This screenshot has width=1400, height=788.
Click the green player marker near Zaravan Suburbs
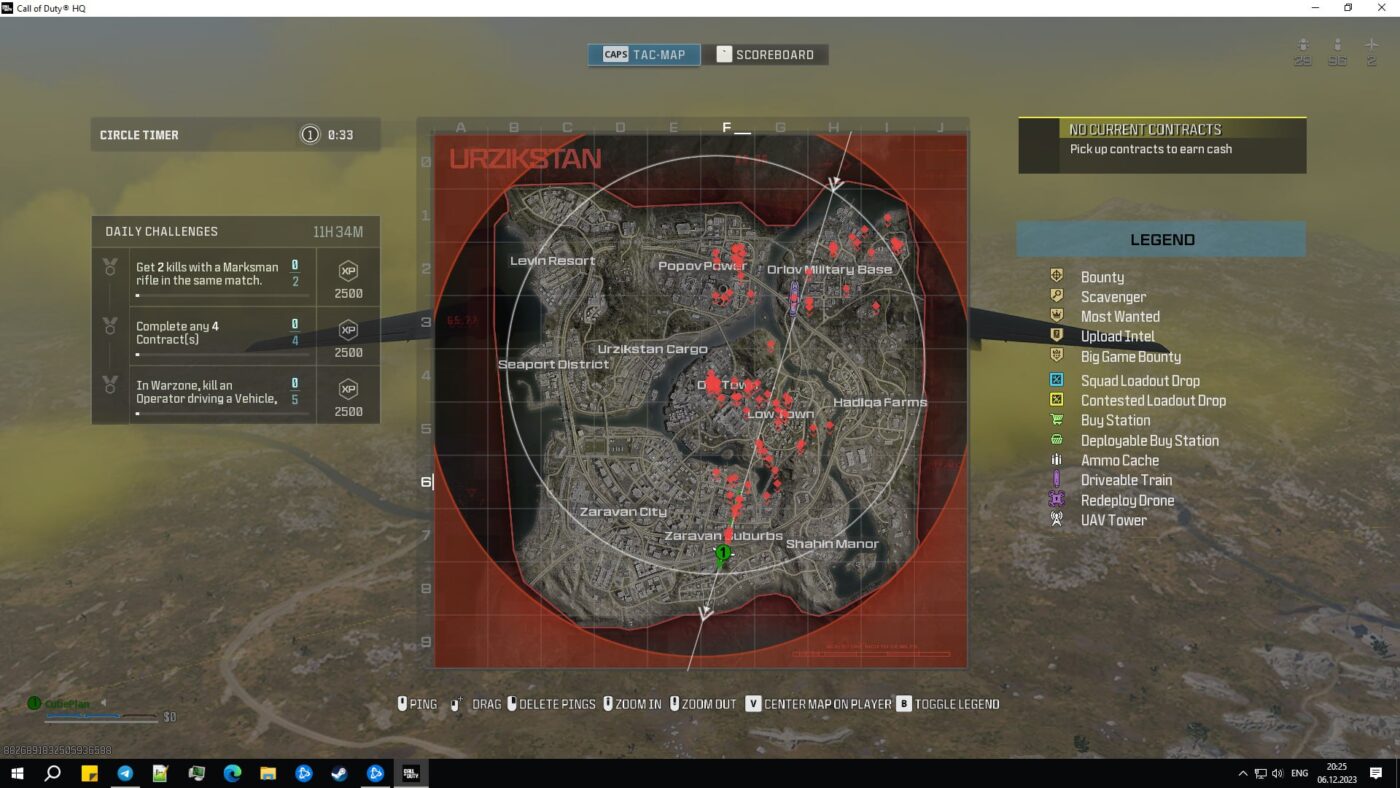(x=722, y=552)
